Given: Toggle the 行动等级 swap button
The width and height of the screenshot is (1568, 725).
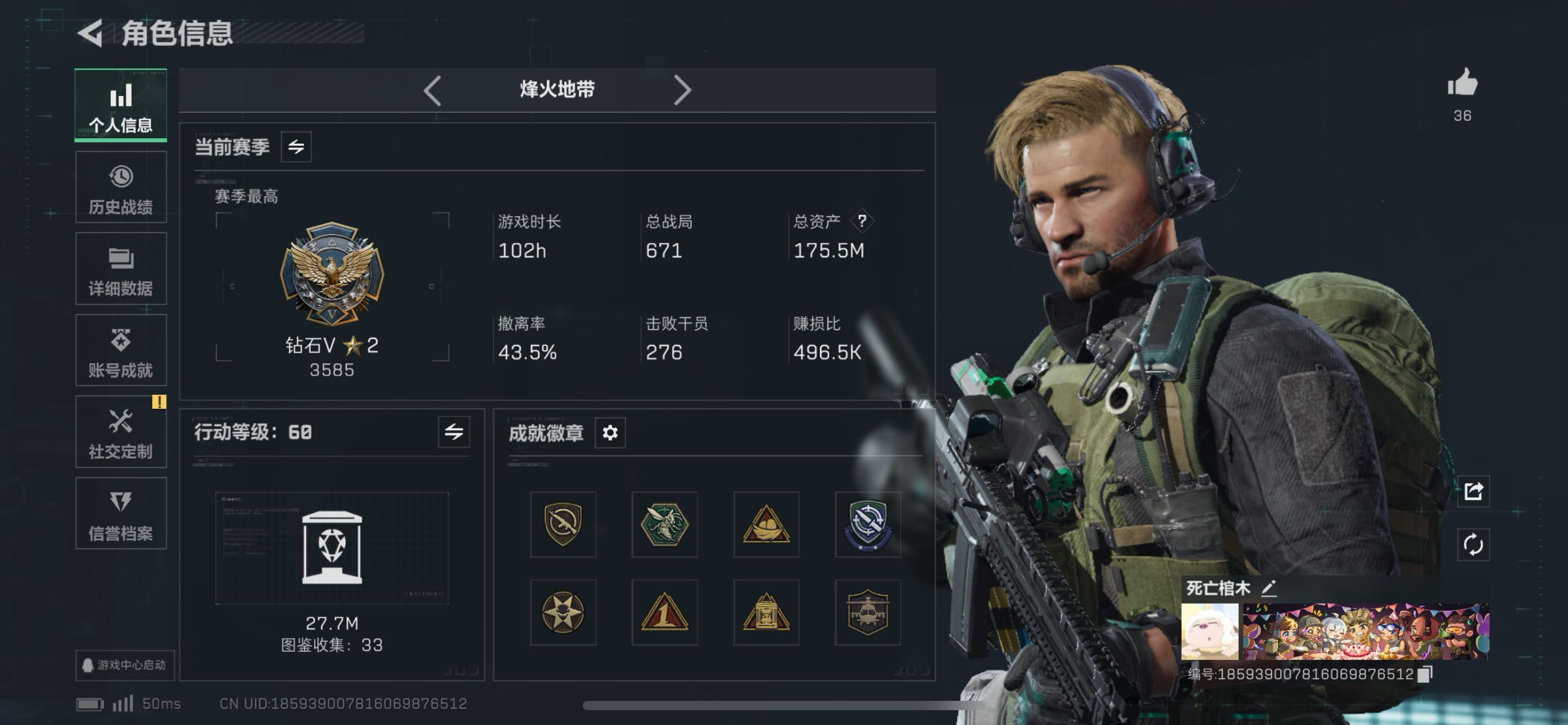Looking at the screenshot, I should pyautogui.click(x=454, y=432).
